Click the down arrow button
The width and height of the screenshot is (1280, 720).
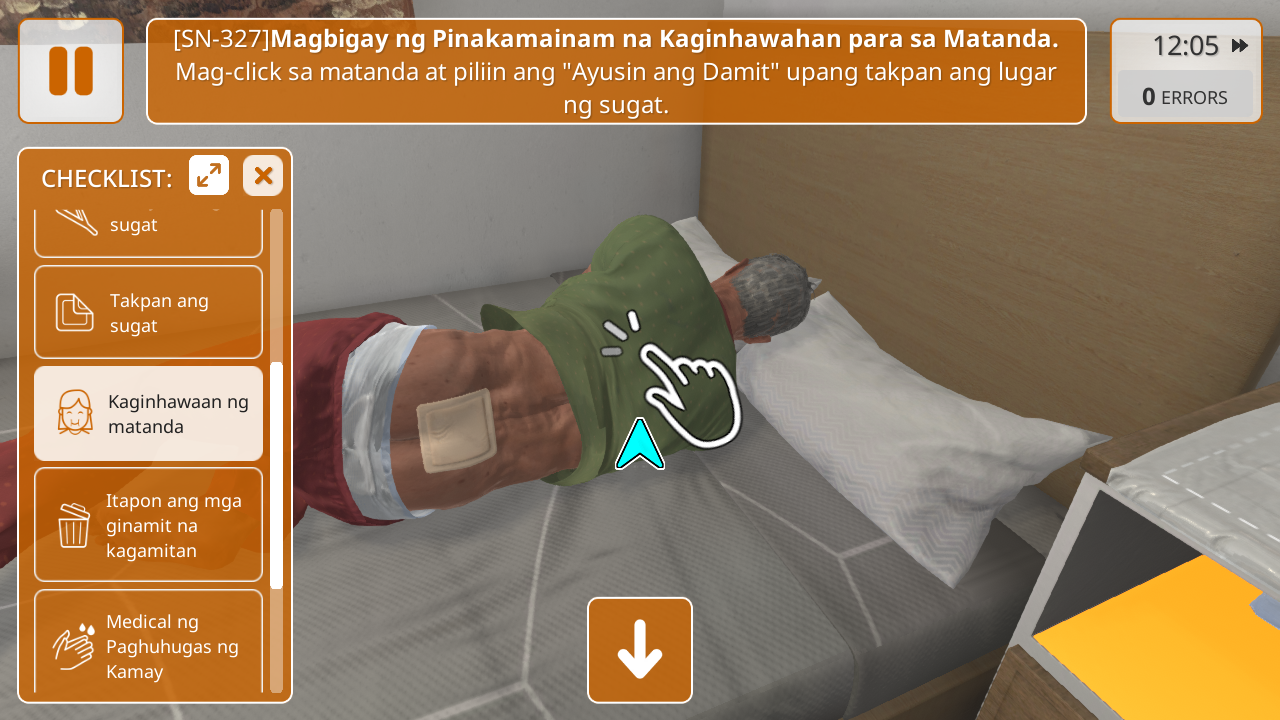(639, 650)
